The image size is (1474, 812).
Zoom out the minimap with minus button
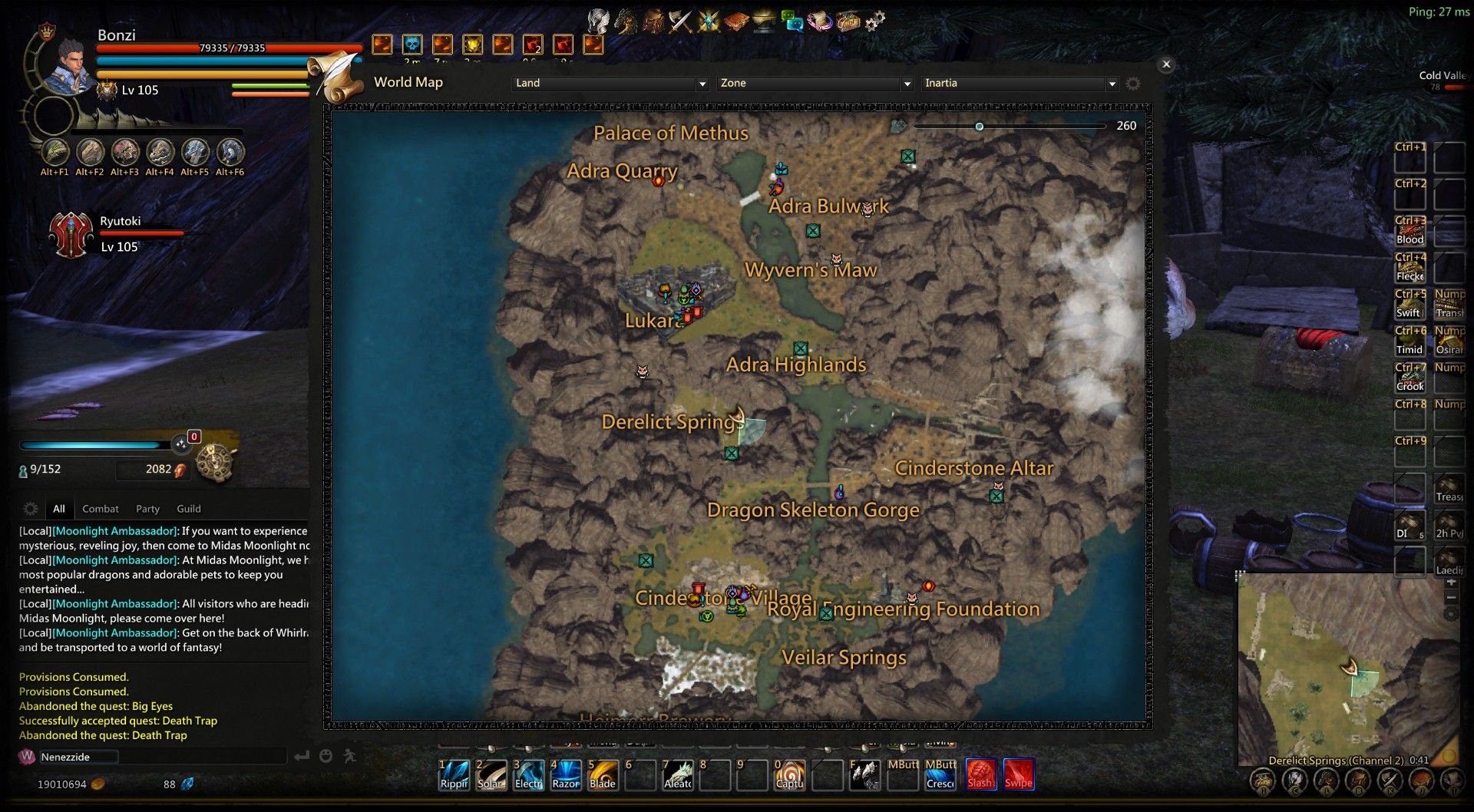(1451, 597)
